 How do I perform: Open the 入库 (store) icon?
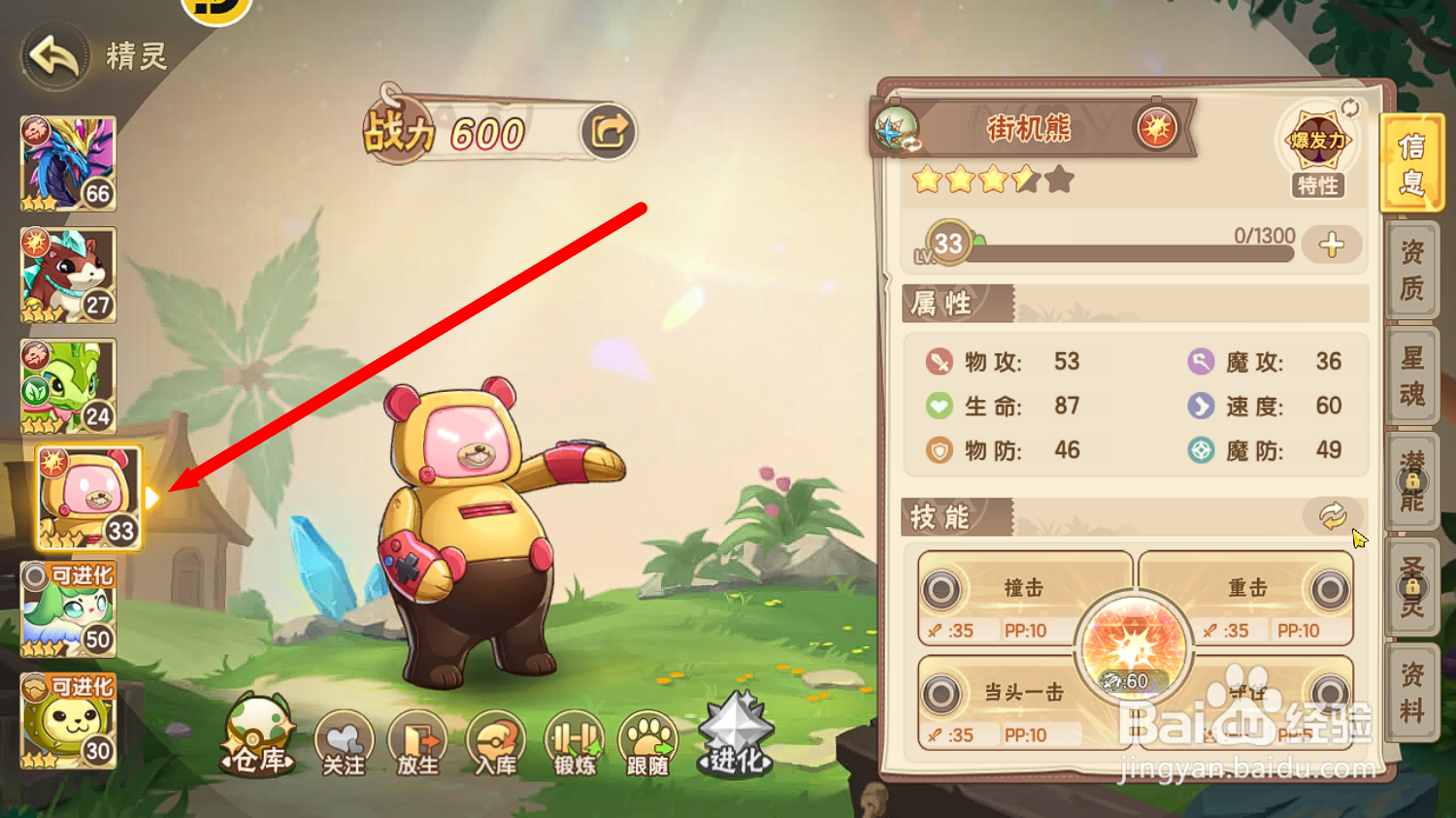496,742
